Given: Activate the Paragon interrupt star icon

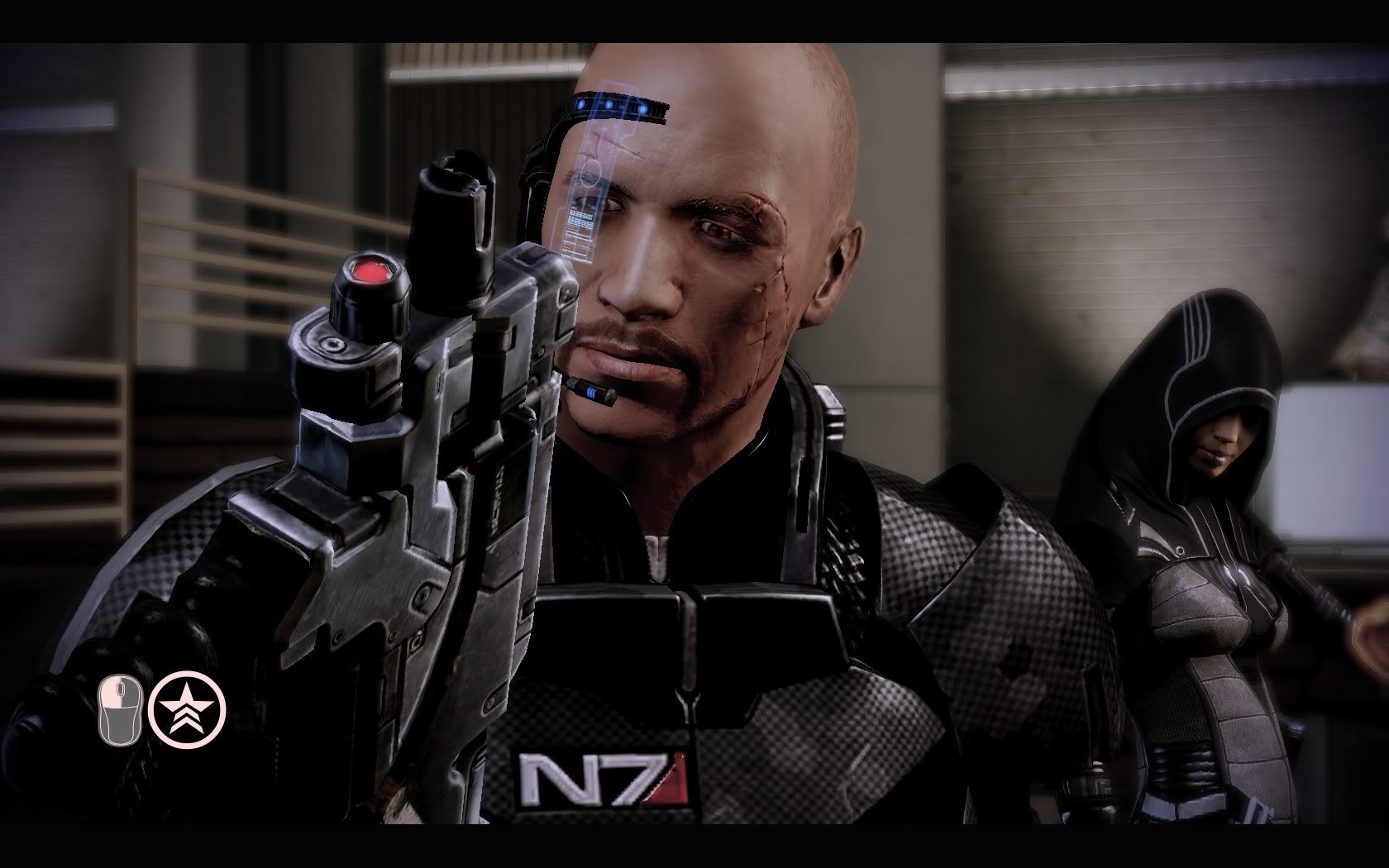Looking at the screenshot, I should [188, 708].
